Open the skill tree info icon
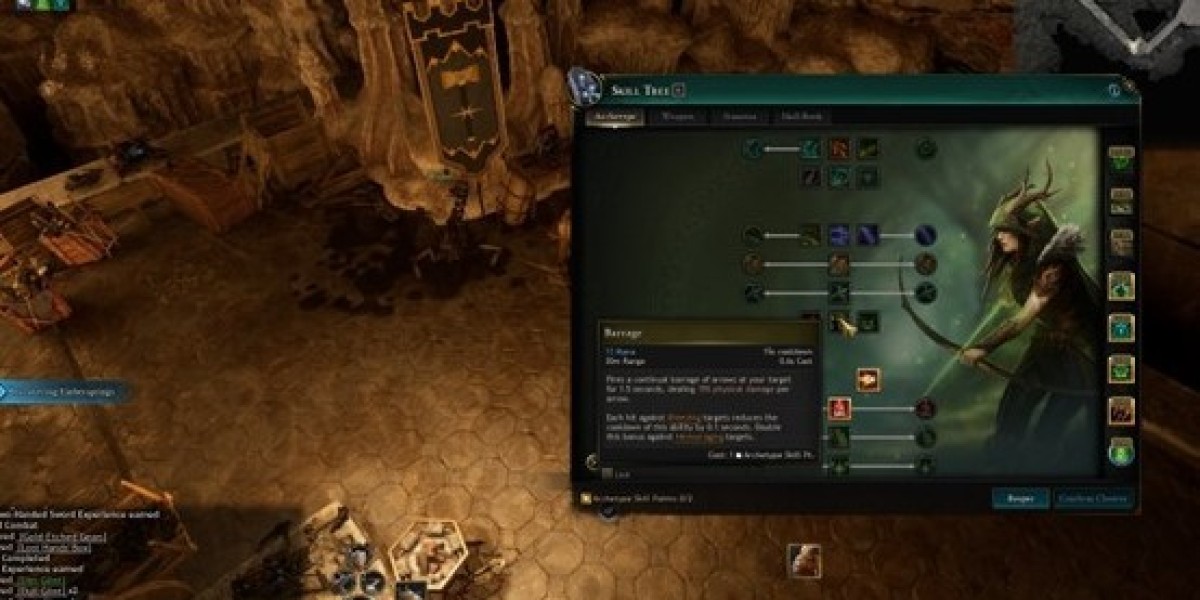Viewport: 1200px width, 600px height. pos(1114,91)
